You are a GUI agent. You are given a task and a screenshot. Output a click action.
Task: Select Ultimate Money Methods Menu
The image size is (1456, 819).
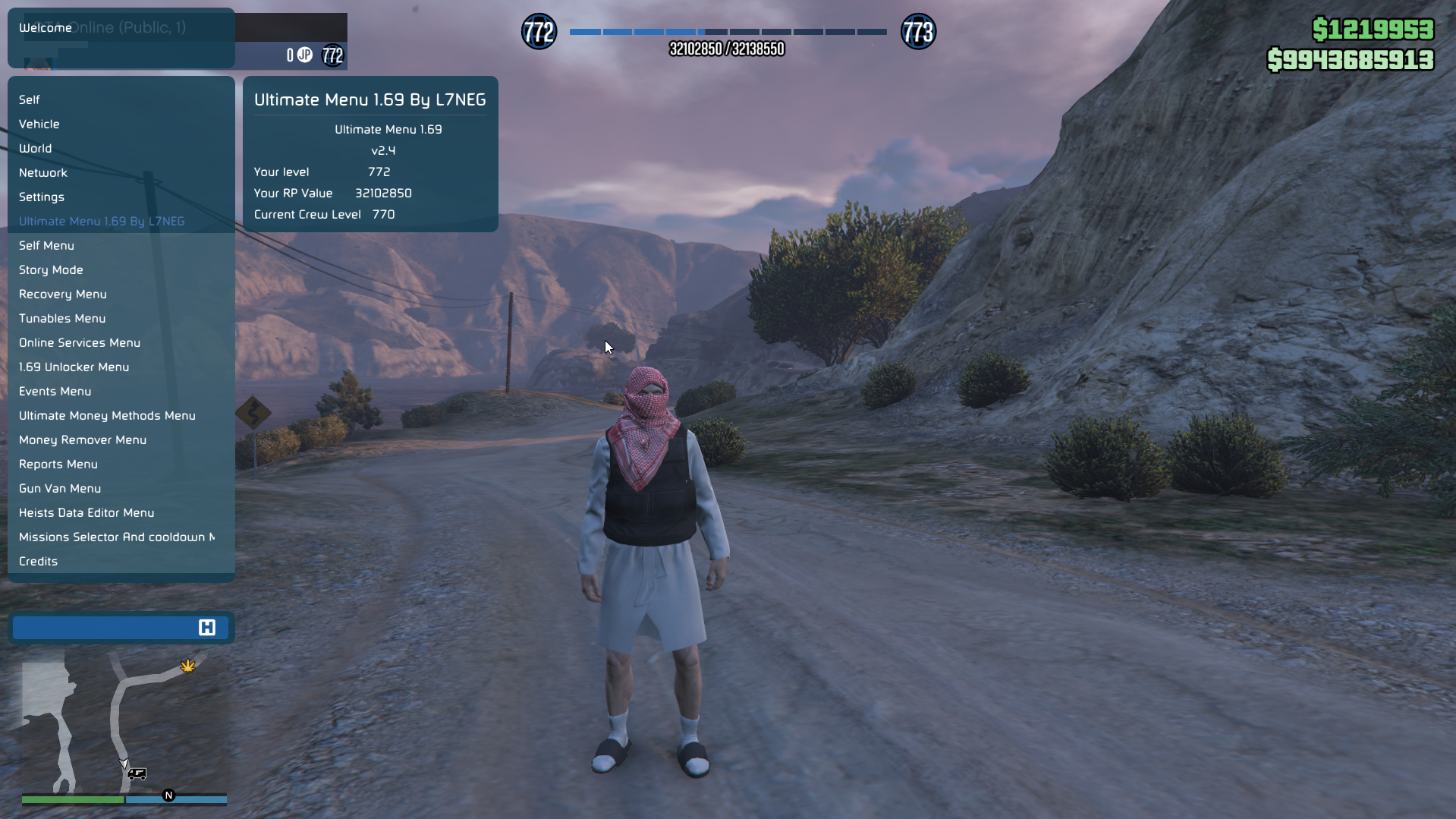click(x=107, y=415)
